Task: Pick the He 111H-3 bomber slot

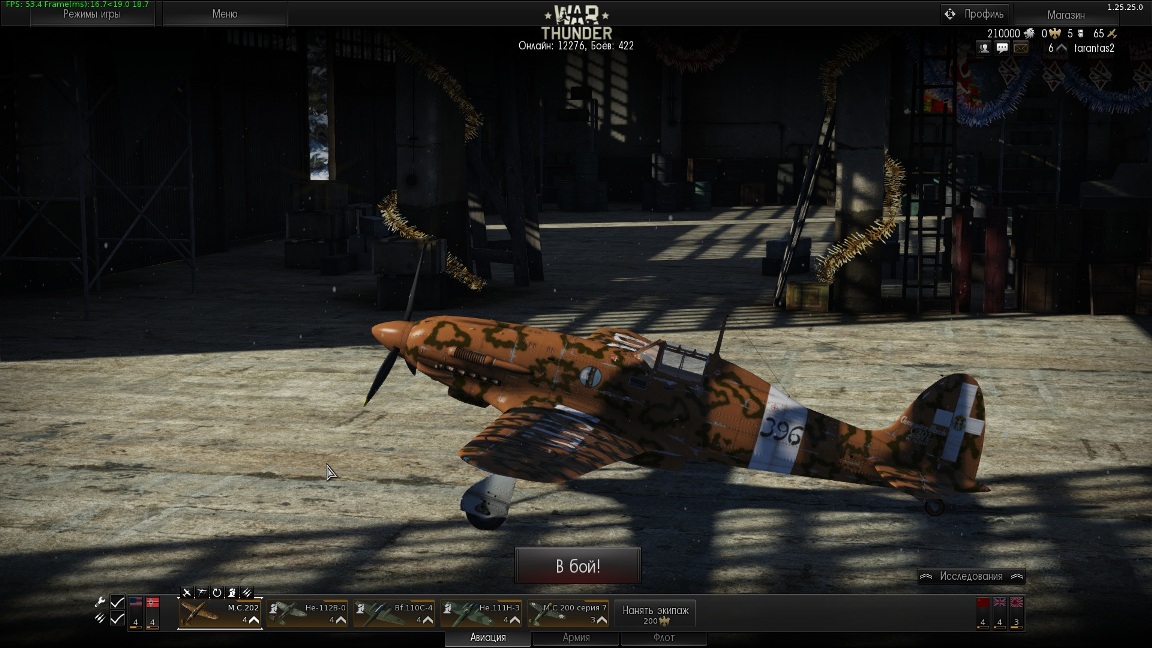Action: 481,612
